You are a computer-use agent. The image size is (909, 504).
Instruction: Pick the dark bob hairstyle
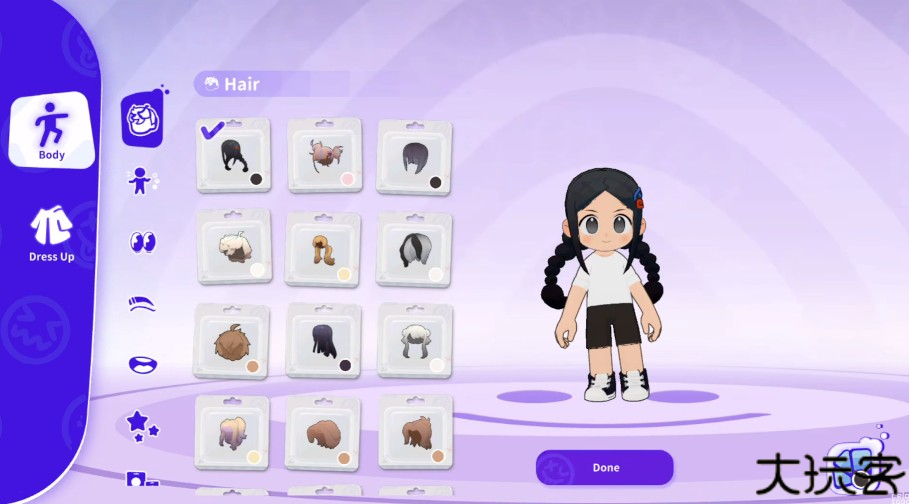click(x=414, y=157)
